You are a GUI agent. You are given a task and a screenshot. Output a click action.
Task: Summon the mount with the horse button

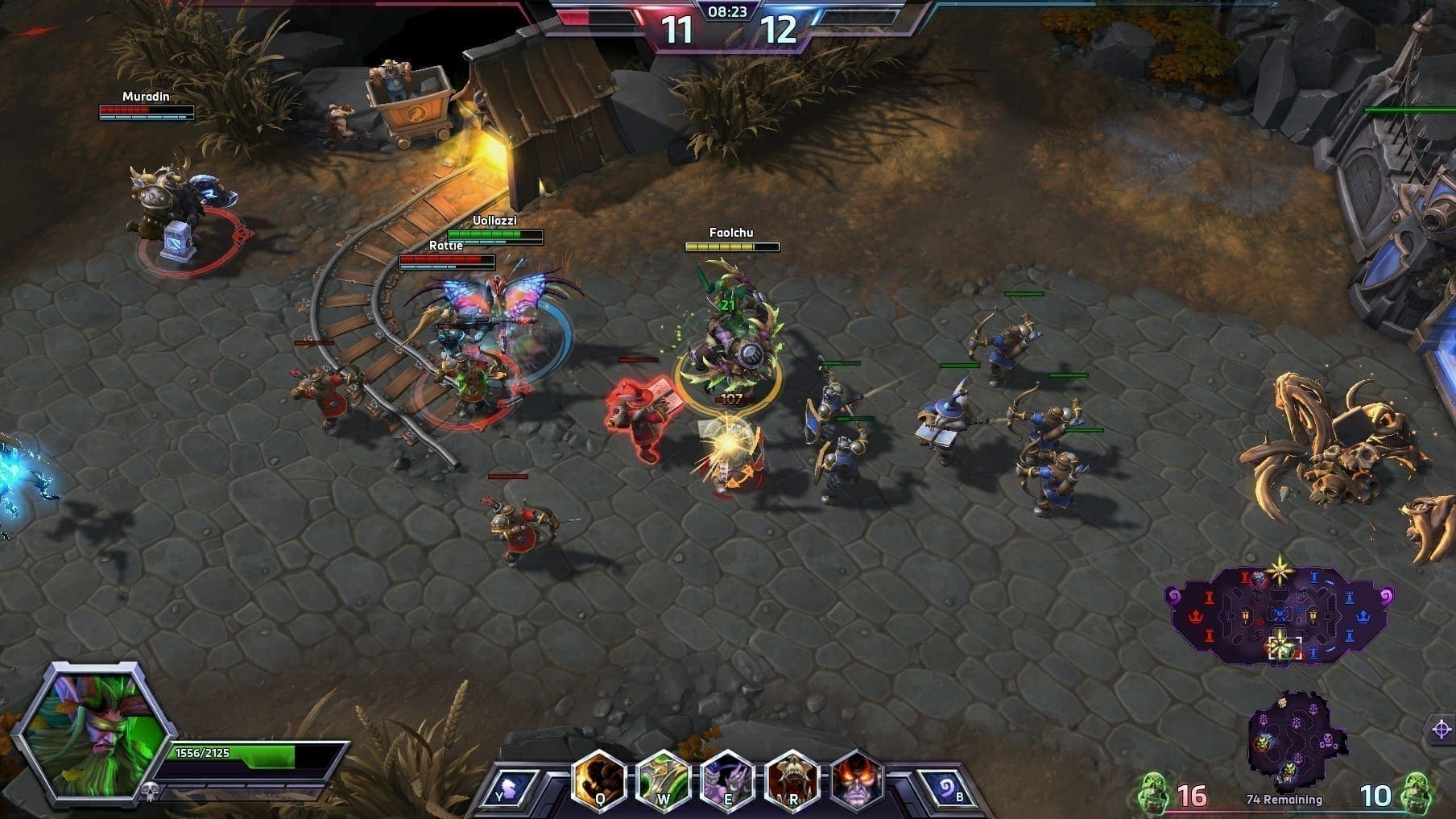coord(510,788)
